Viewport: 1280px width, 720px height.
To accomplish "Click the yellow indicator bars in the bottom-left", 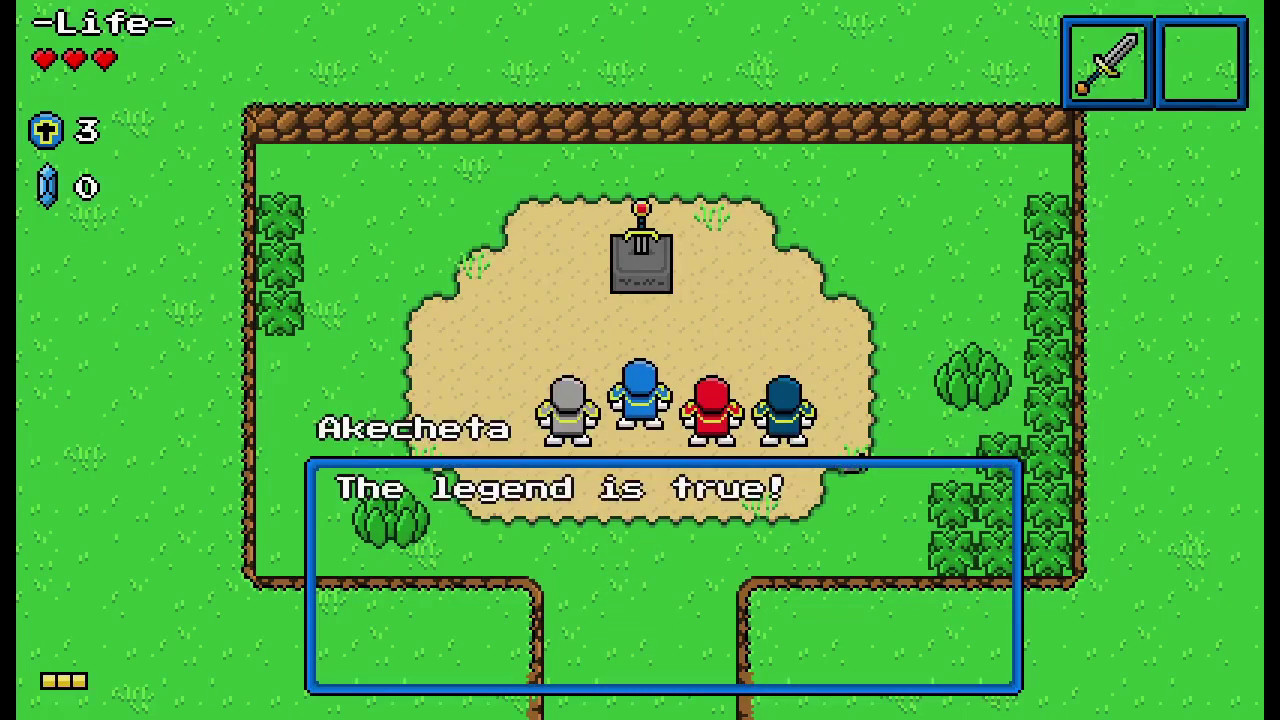I will (63, 681).
